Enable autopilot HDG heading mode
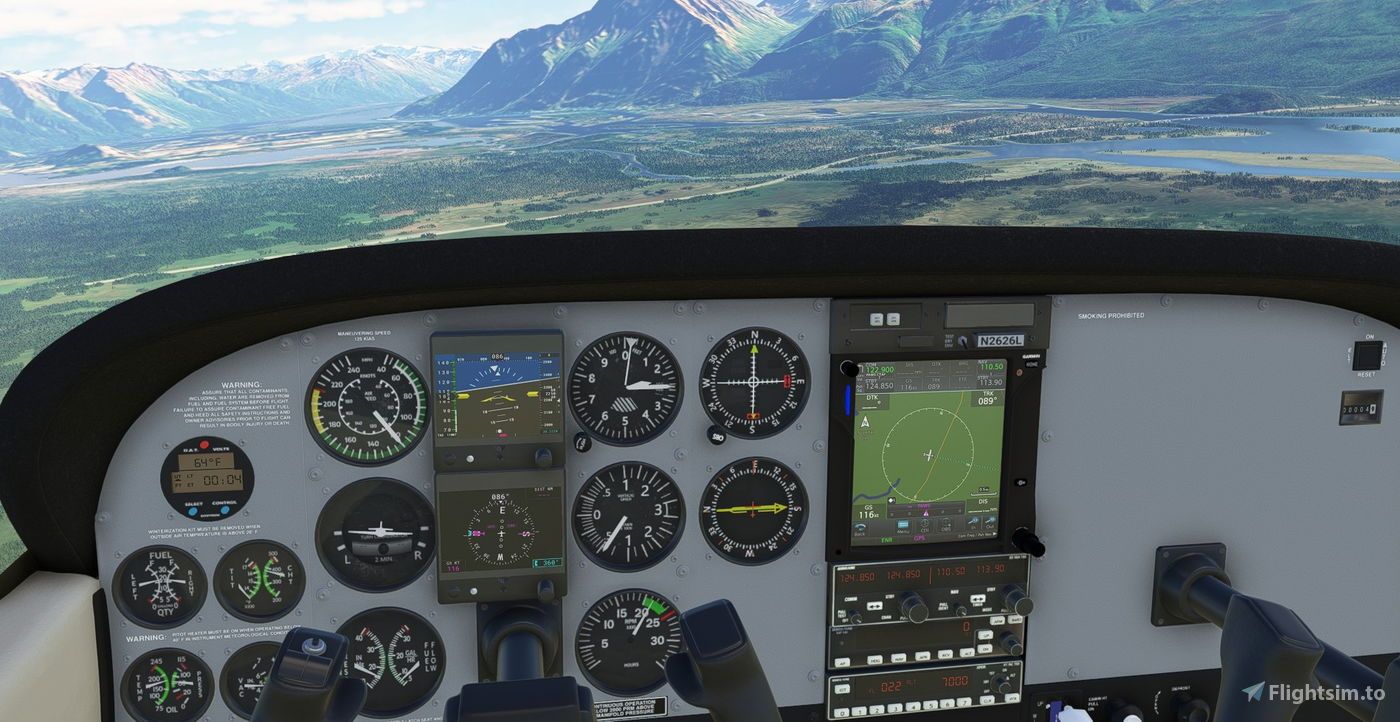This screenshot has width=1400, height=722. tap(875, 659)
